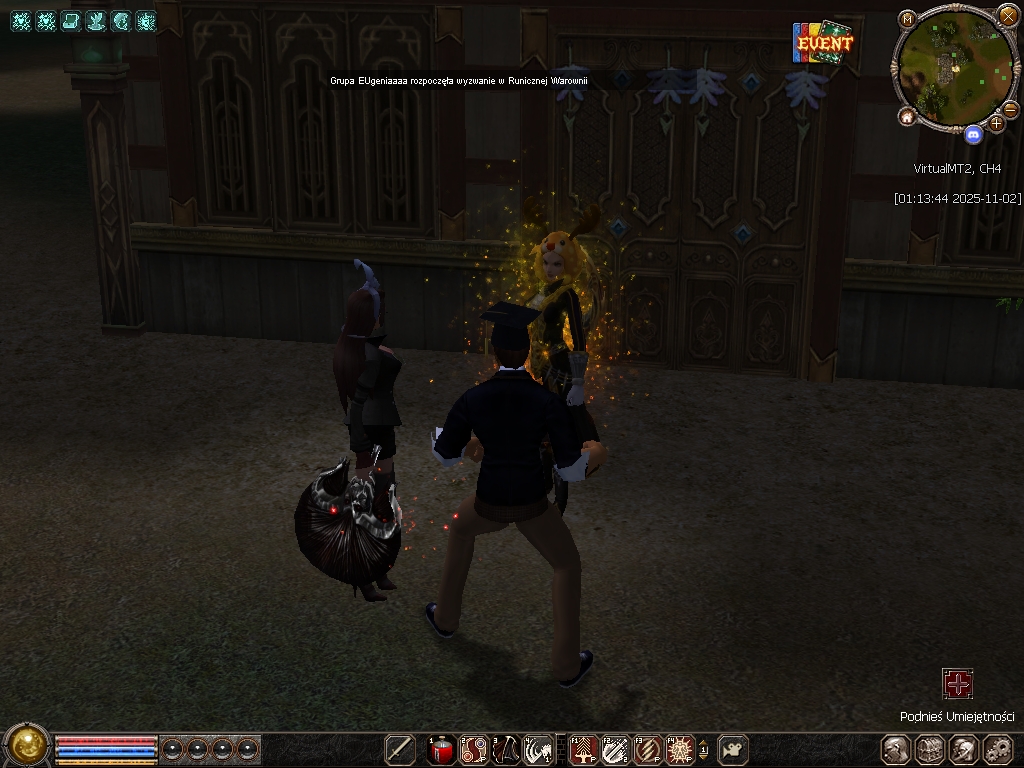Open the Discord link button
The image size is (1024, 768).
[x=973, y=134]
